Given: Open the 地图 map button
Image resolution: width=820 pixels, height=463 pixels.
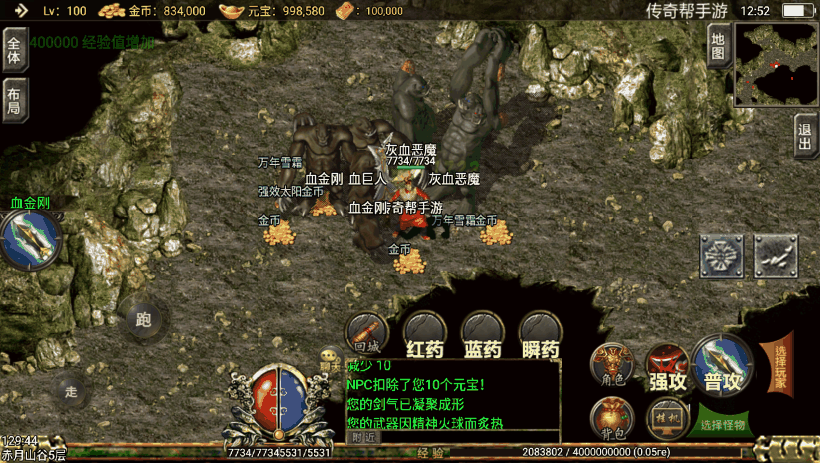Looking at the screenshot, I should [x=717, y=47].
